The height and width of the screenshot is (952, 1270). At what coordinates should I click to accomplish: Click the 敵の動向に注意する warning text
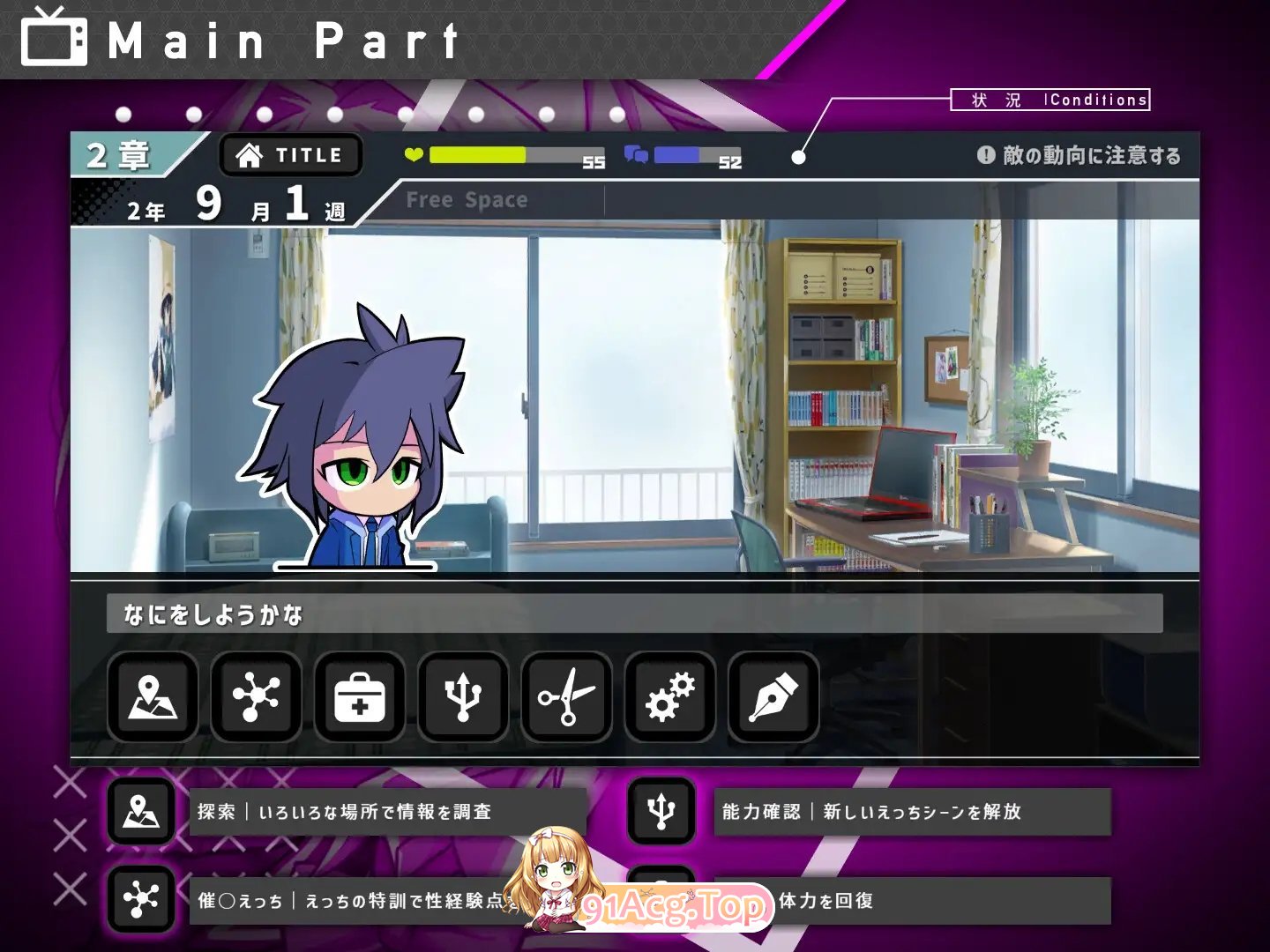click(x=1094, y=153)
